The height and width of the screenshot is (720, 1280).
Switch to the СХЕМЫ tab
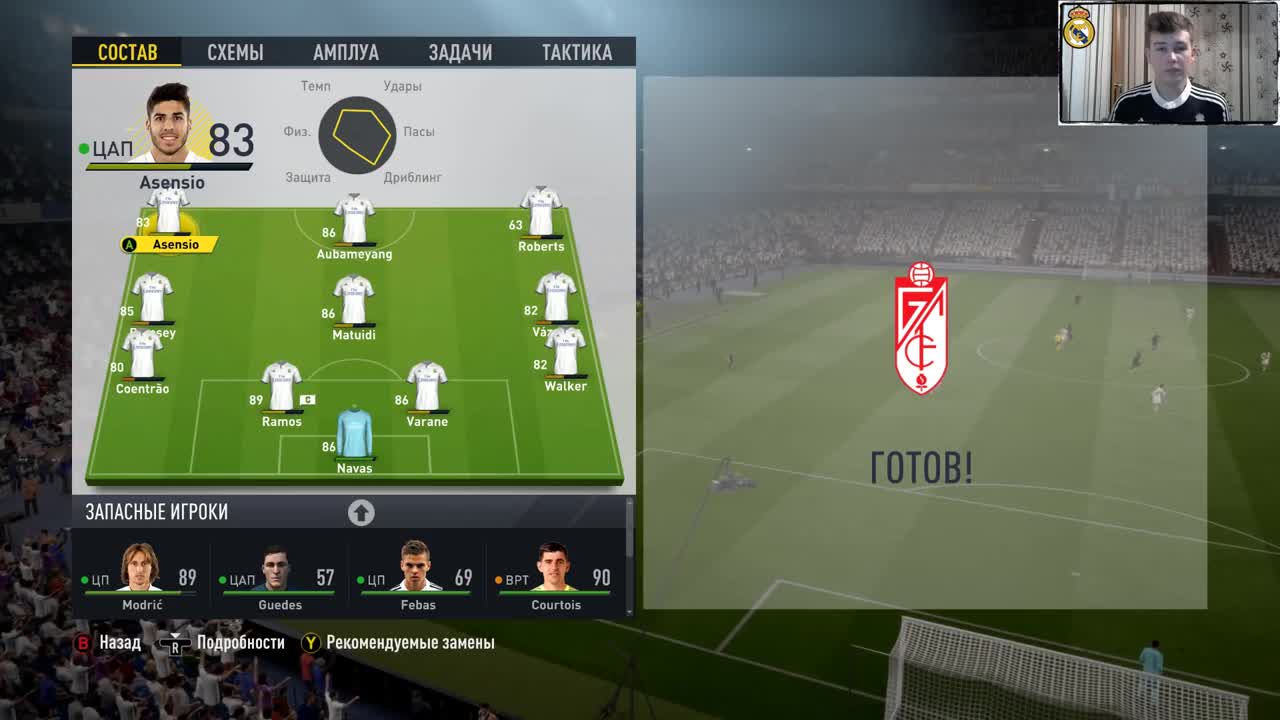coord(235,53)
